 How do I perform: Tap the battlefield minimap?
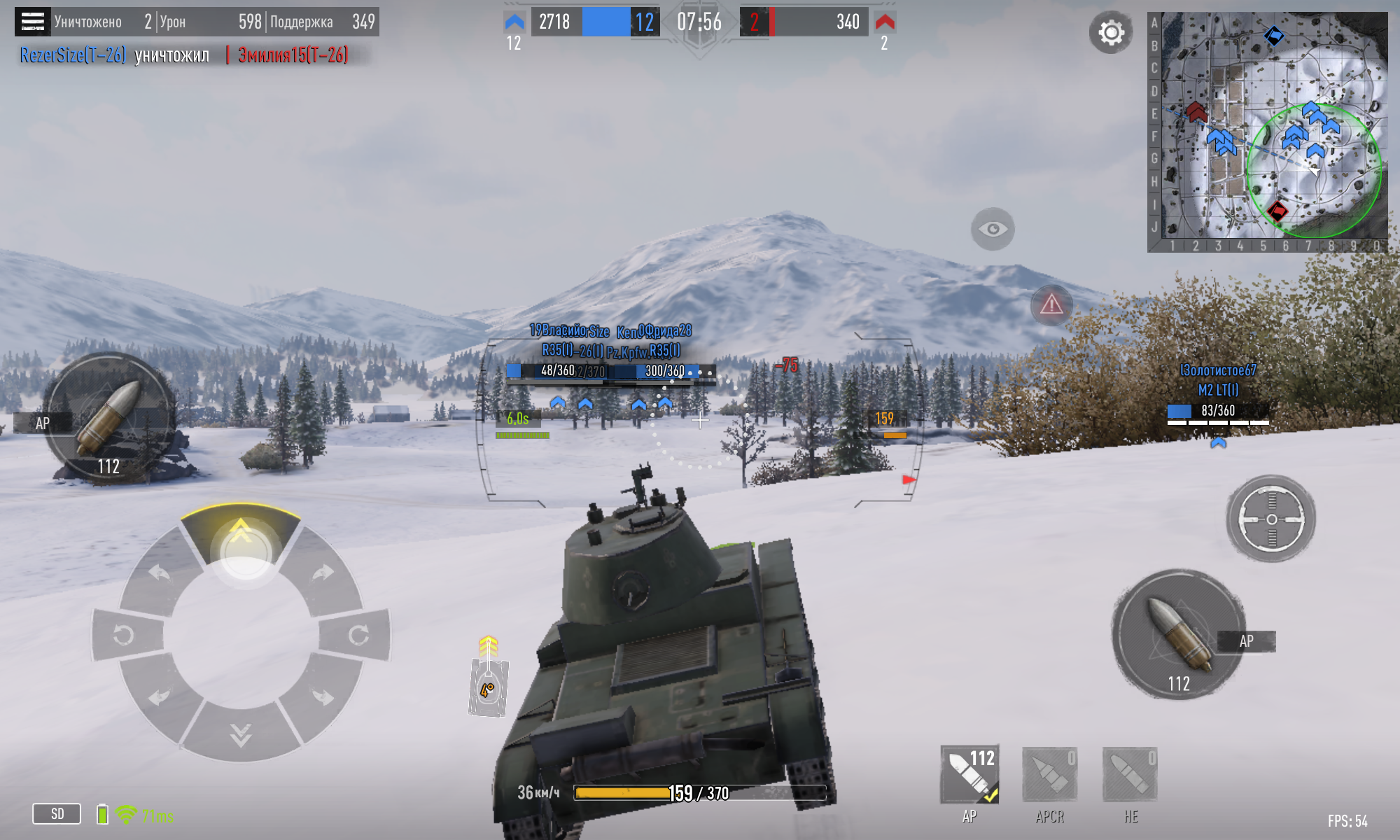[1267, 129]
